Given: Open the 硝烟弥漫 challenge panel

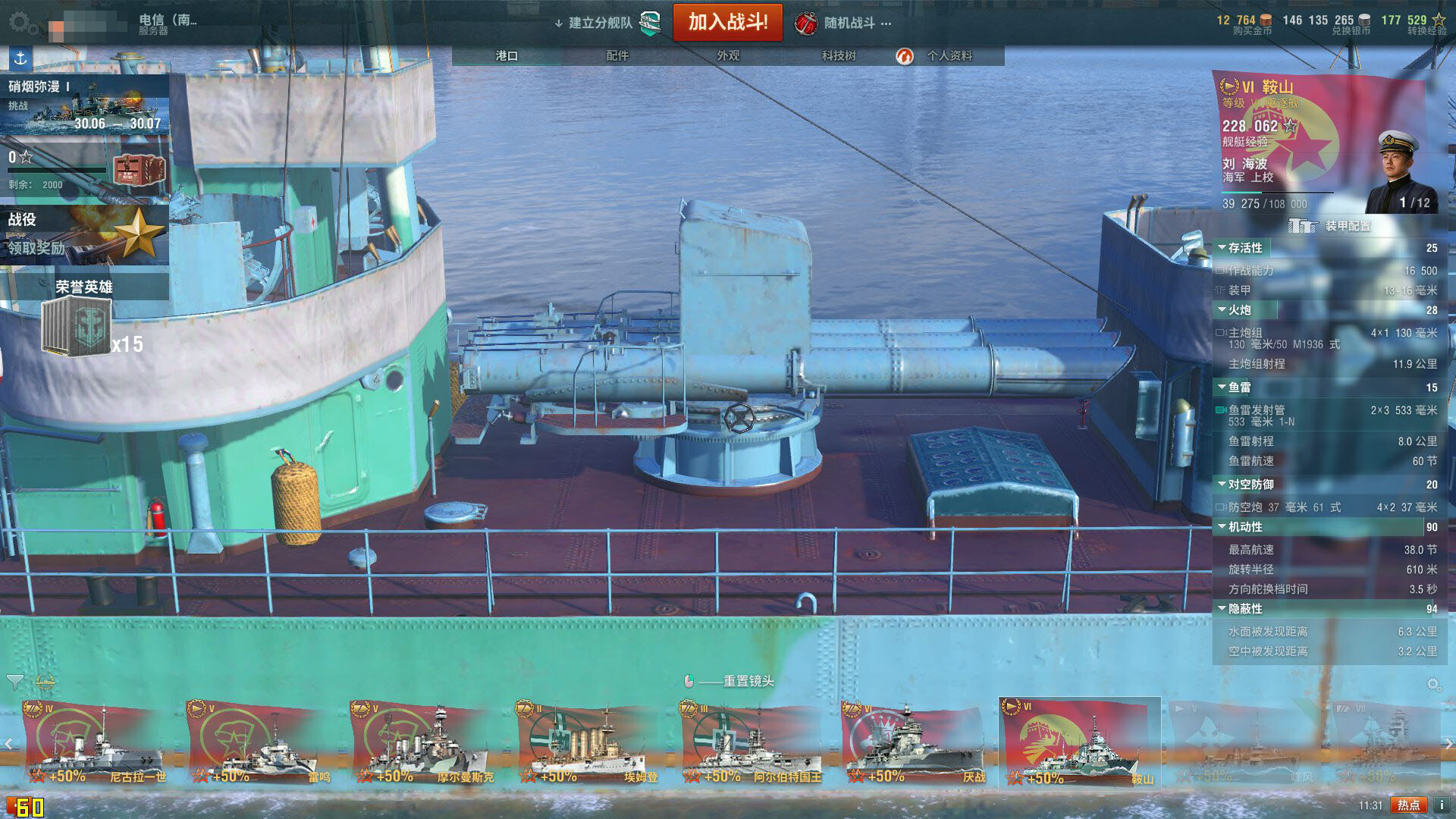Looking at the screenshot, I should pyautogui.click(x=84, y=105).
